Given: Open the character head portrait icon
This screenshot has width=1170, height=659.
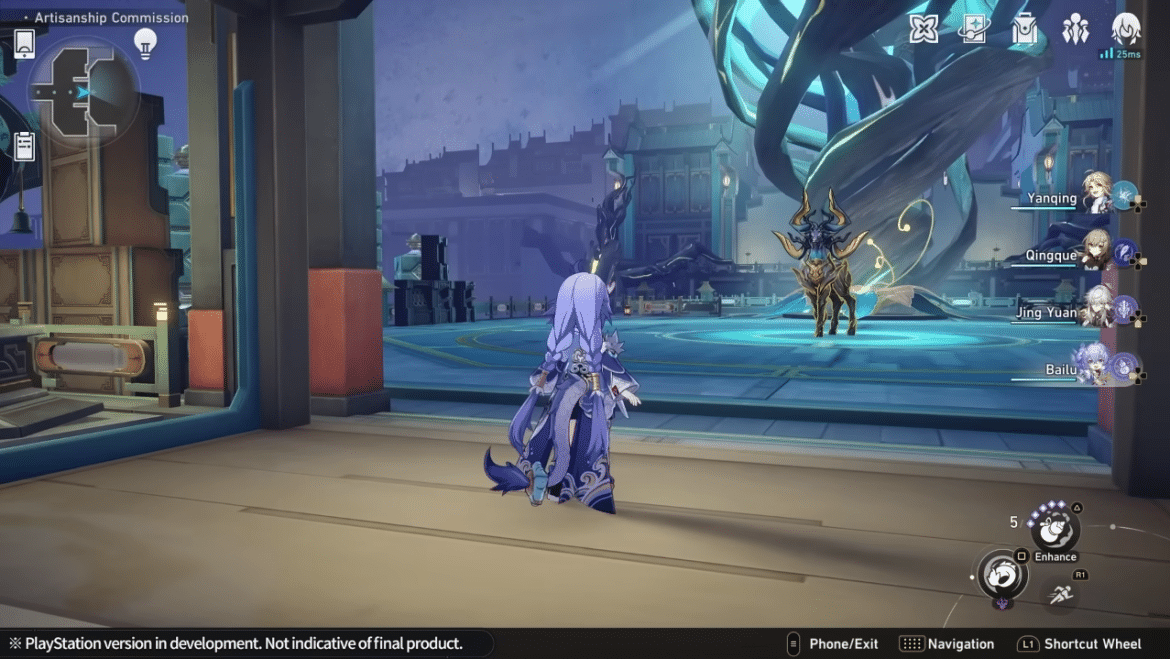Looking at the screenshot, I should coord(1126,29).
